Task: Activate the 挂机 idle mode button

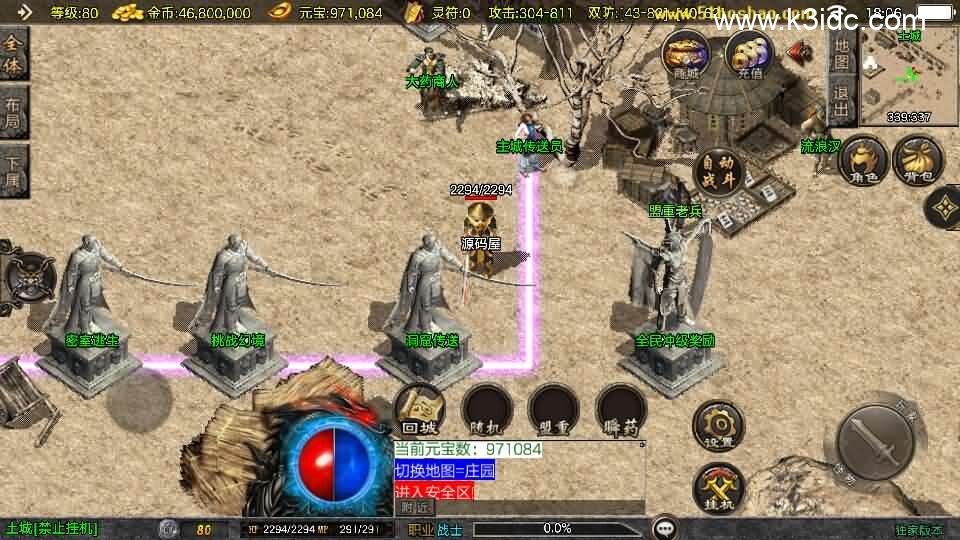Action: coord(718,486)
